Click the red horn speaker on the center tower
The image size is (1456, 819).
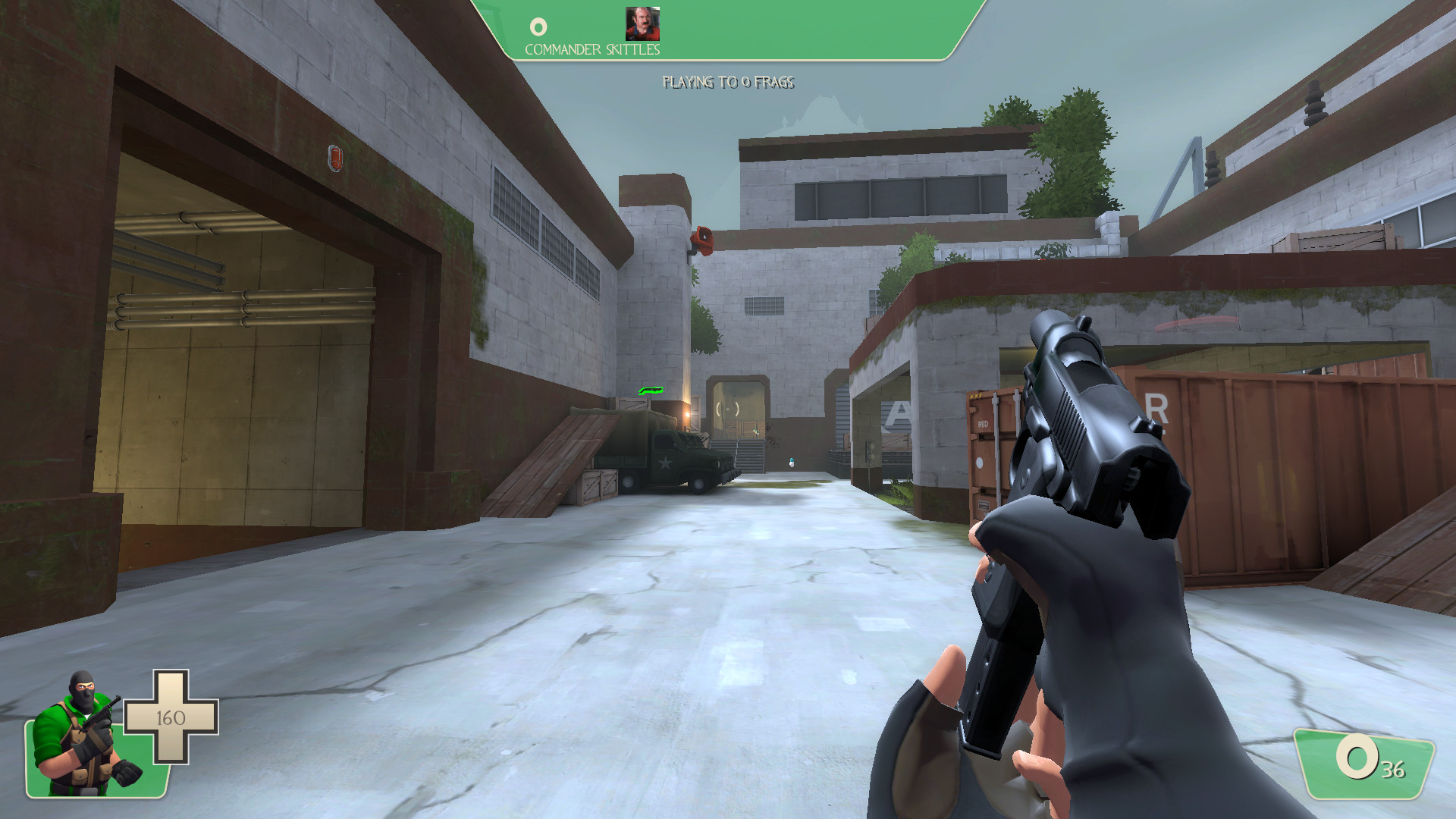pyautogui.click(x=701, y=239)
